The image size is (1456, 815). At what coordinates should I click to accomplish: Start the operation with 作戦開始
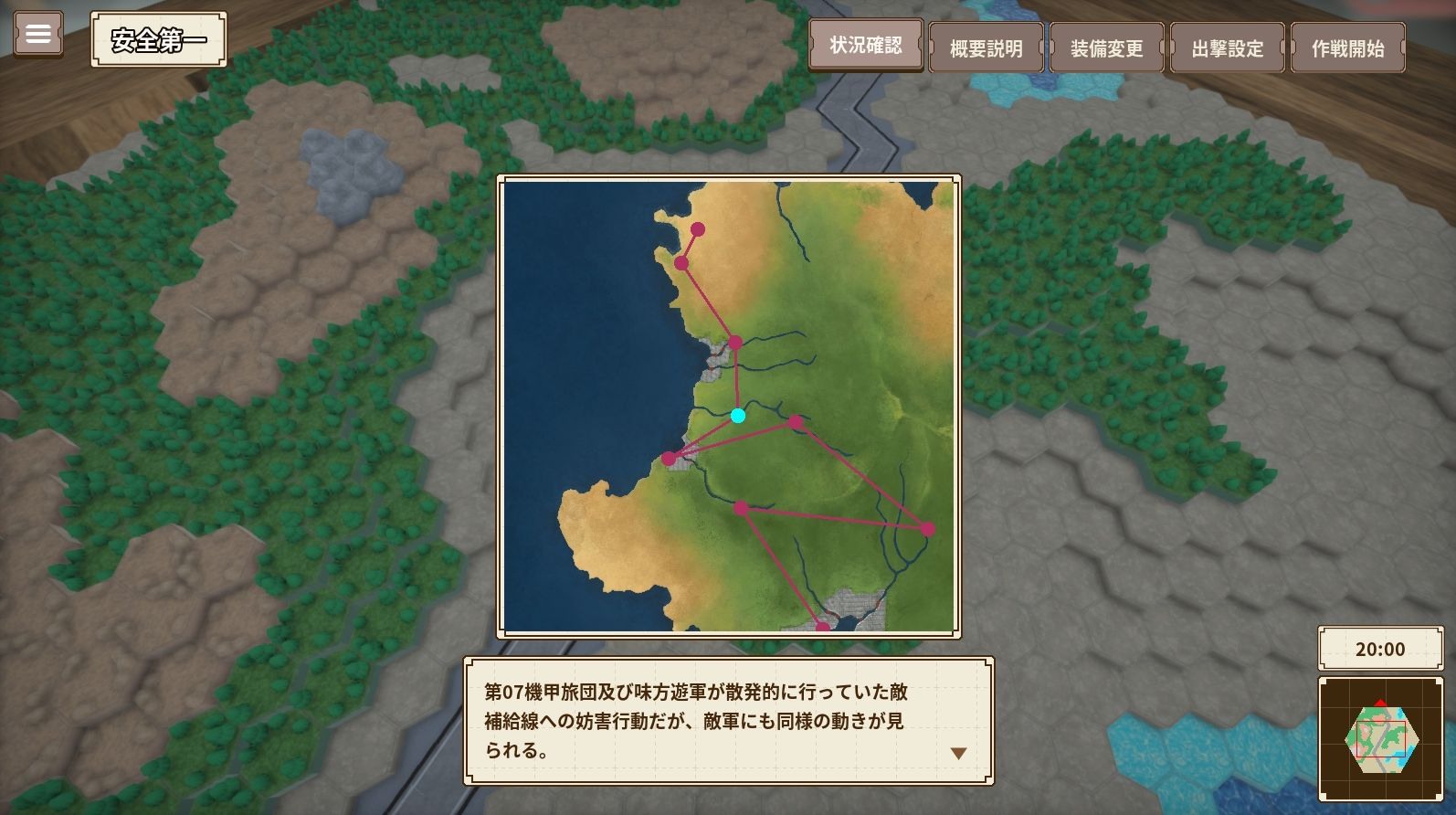[x=1348, y=47]
